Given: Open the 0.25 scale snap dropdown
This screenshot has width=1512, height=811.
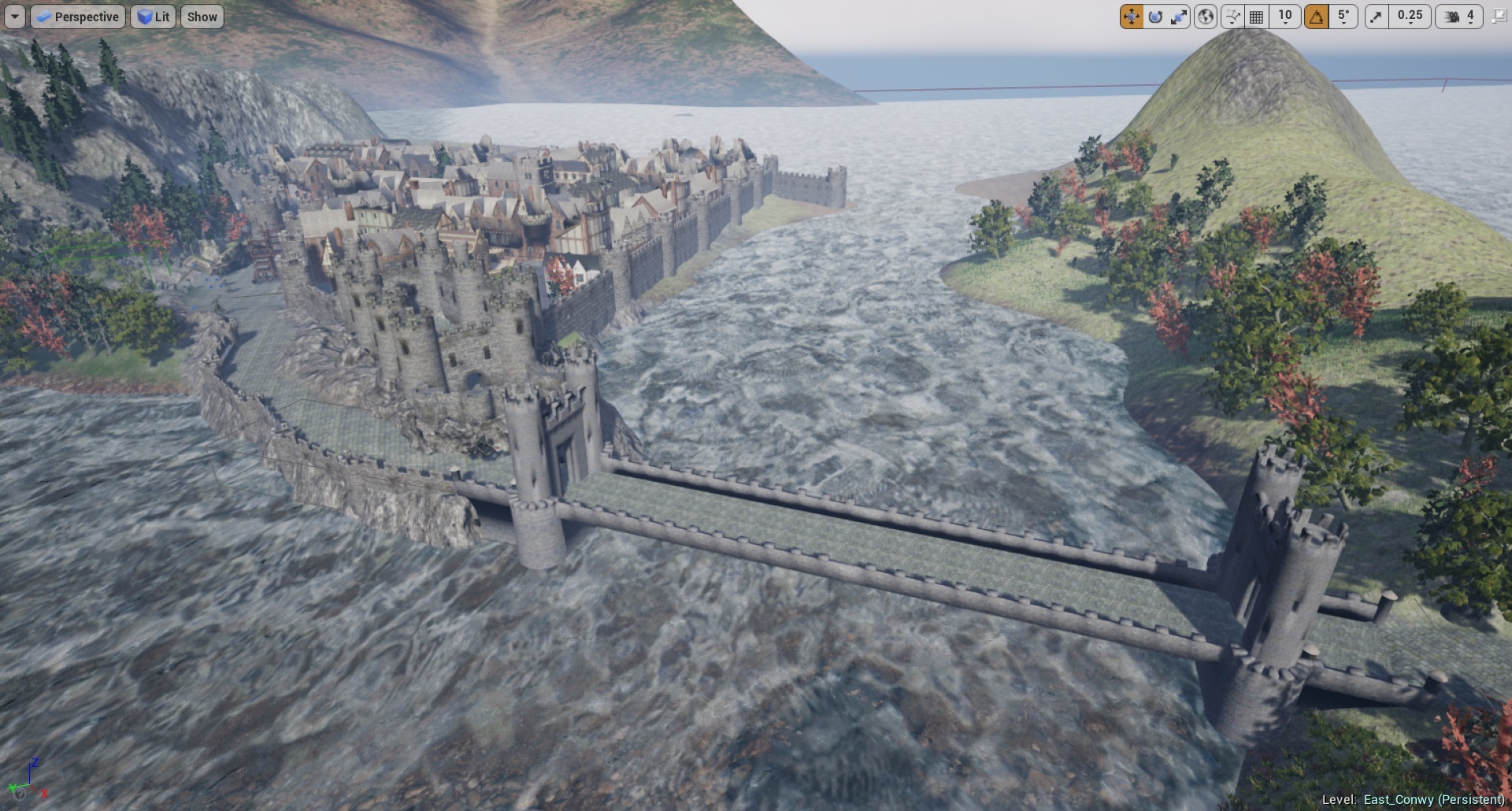Looking at the screenshot, I should click(x=1410, y=17).
